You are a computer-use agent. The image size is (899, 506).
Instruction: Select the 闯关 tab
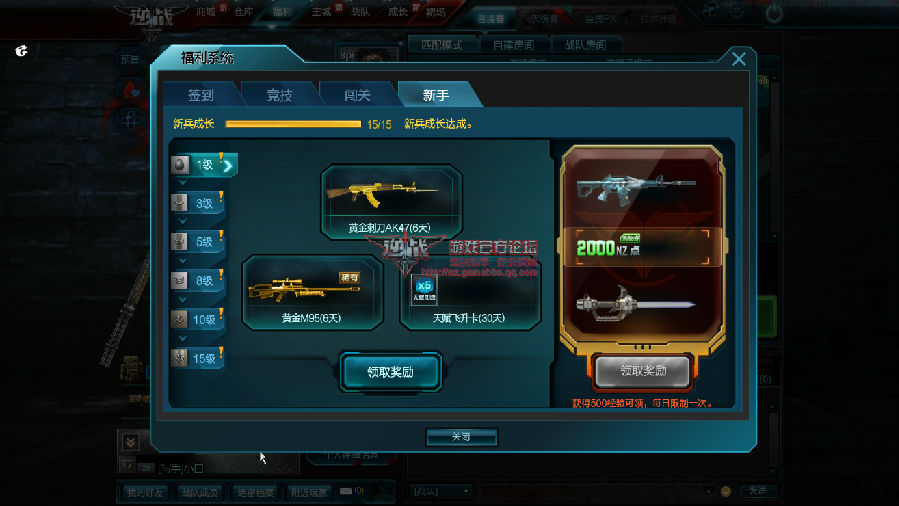coord(357,95)
